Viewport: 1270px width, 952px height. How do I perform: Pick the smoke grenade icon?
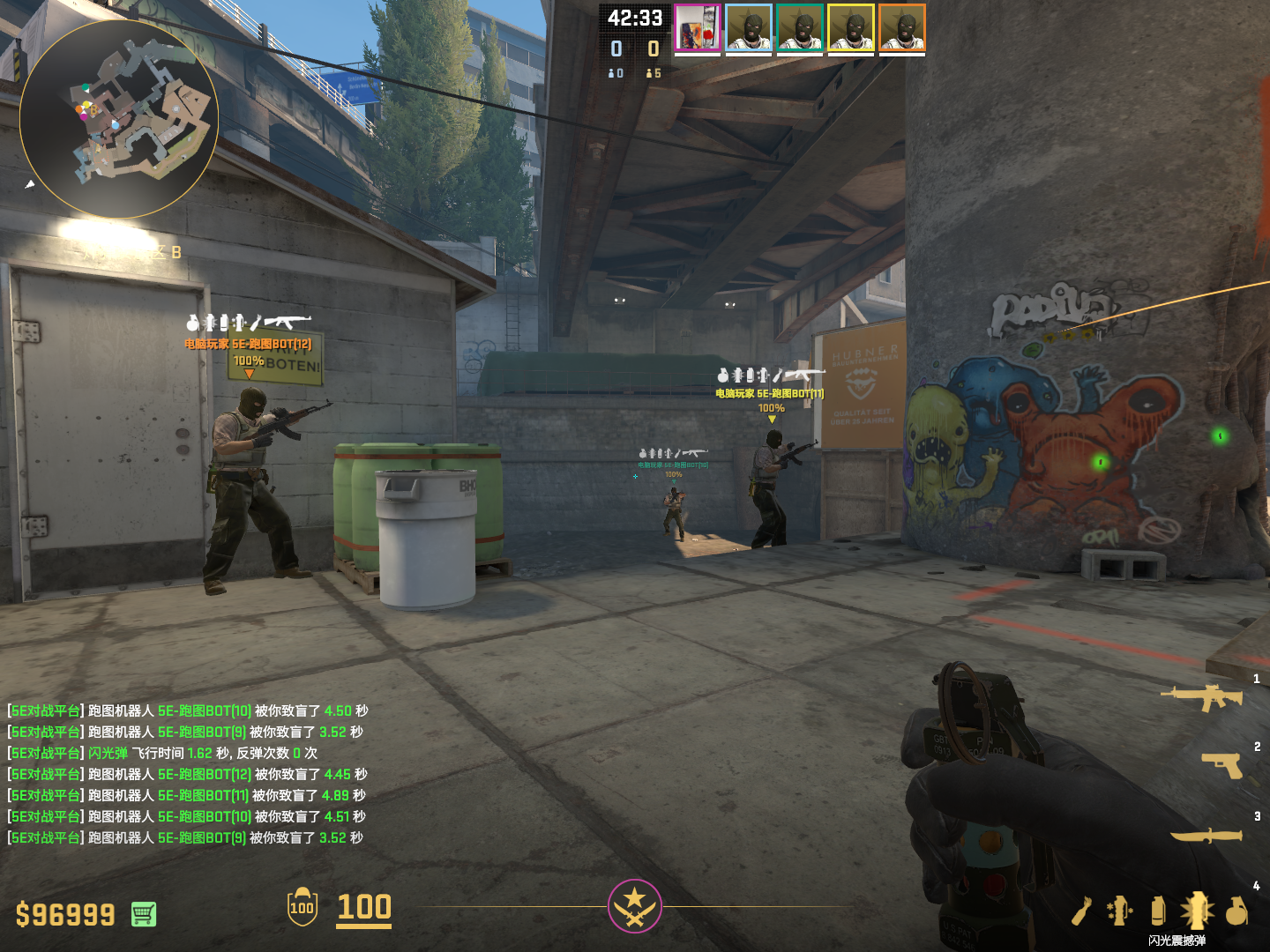click(1158, 911)
